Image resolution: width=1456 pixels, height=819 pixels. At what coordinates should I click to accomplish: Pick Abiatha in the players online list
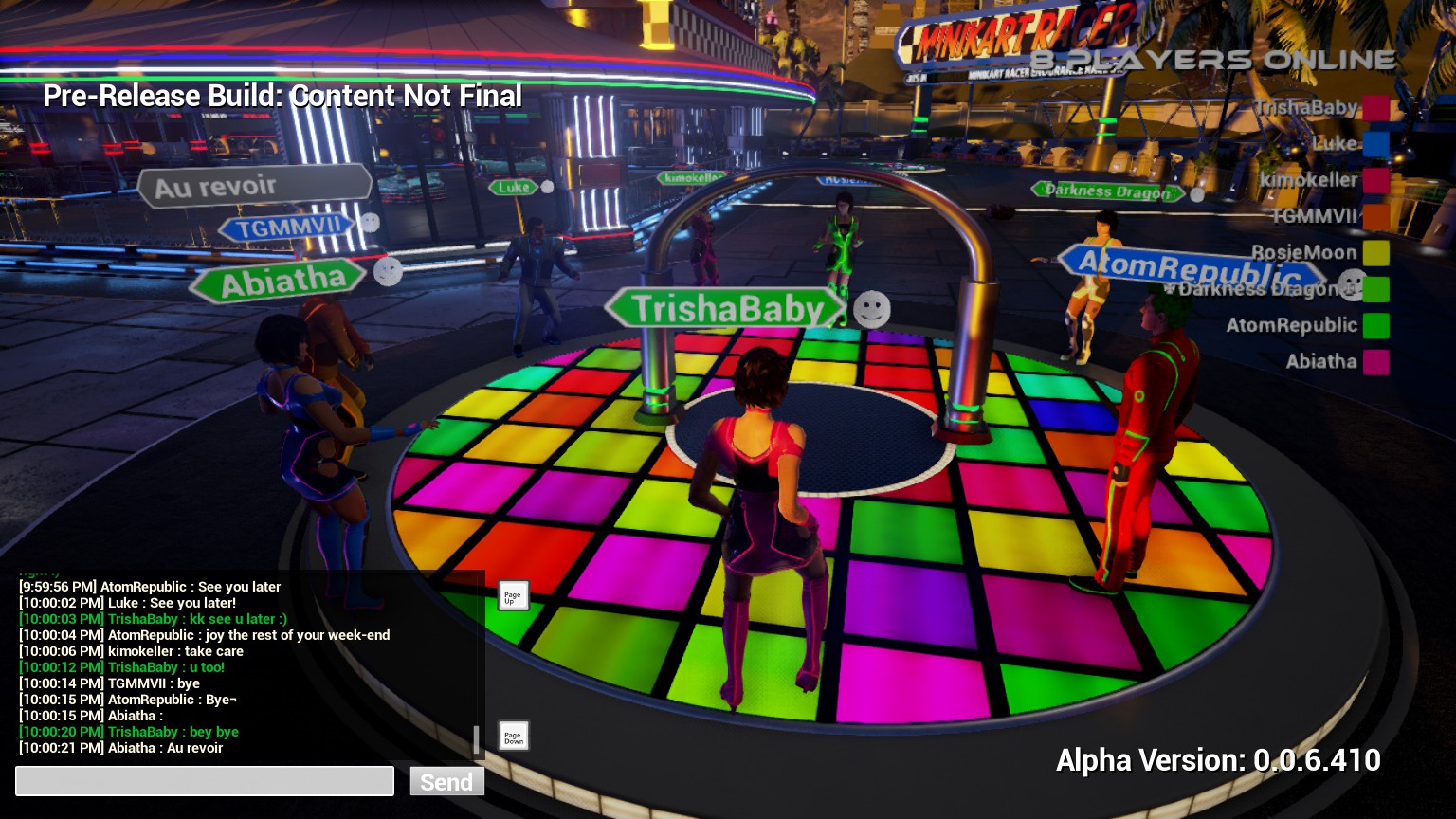coord(1321,361)
